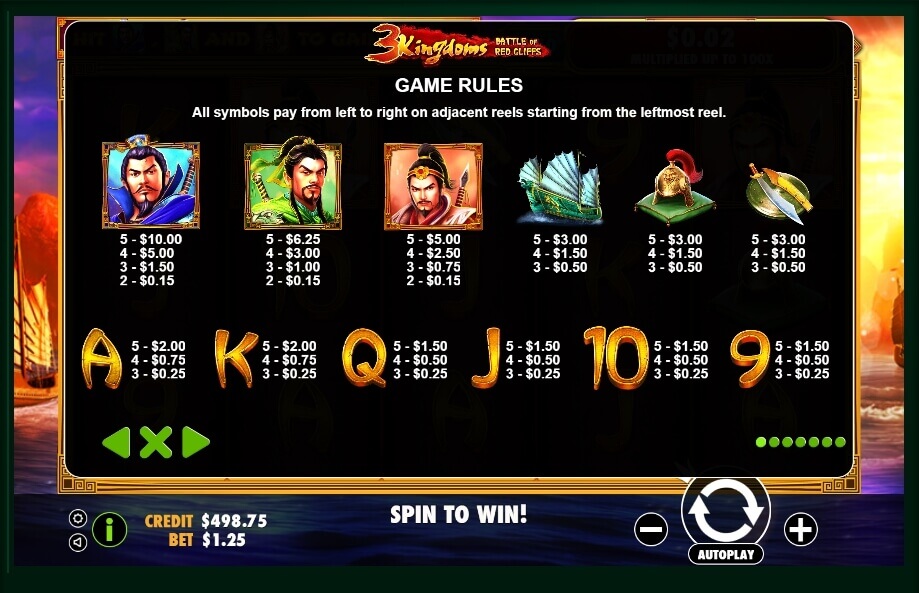Open the green info button
The image size is (919, 593).
110,529
